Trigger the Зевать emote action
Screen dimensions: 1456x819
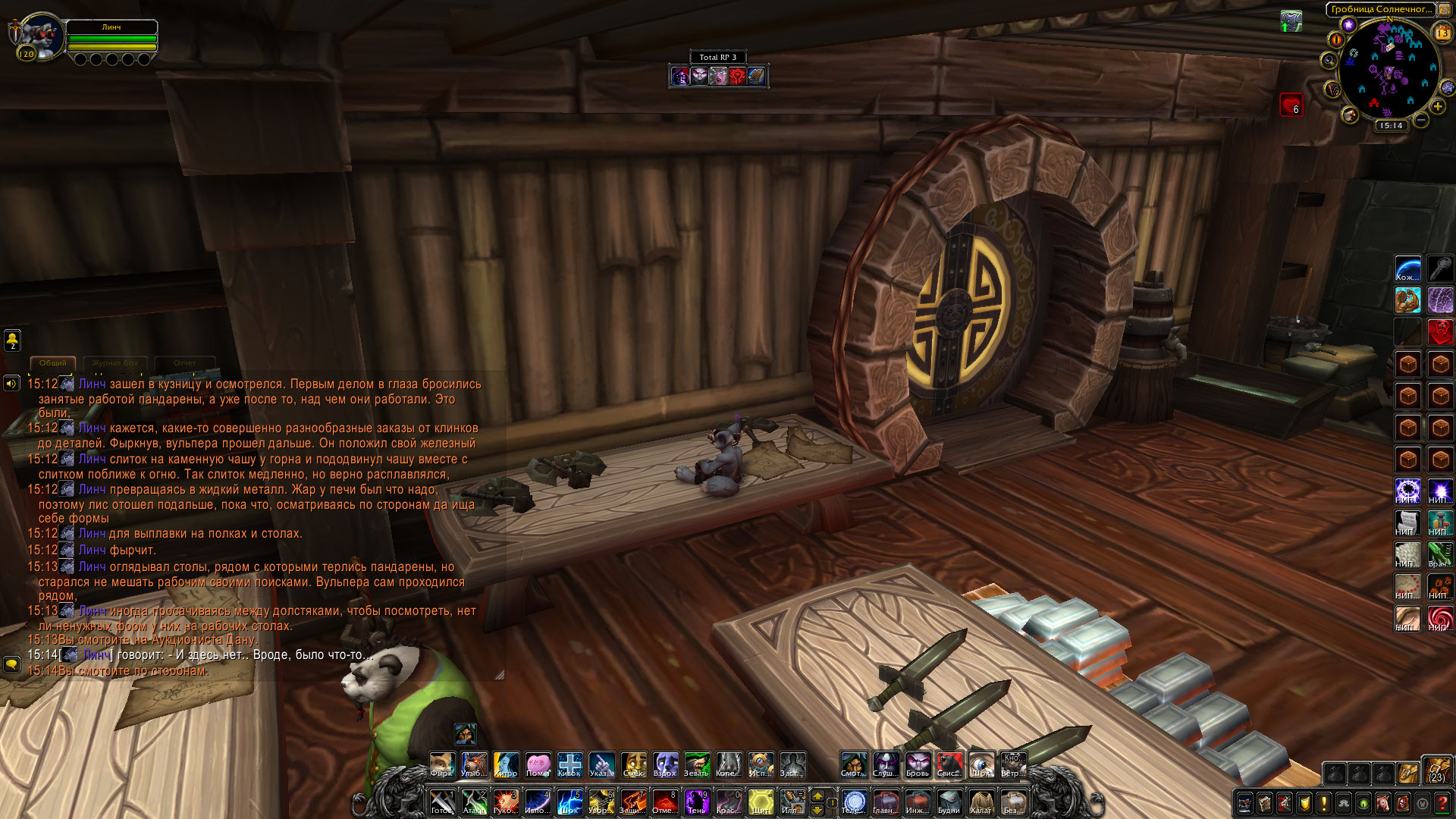(x=696, y=764)
